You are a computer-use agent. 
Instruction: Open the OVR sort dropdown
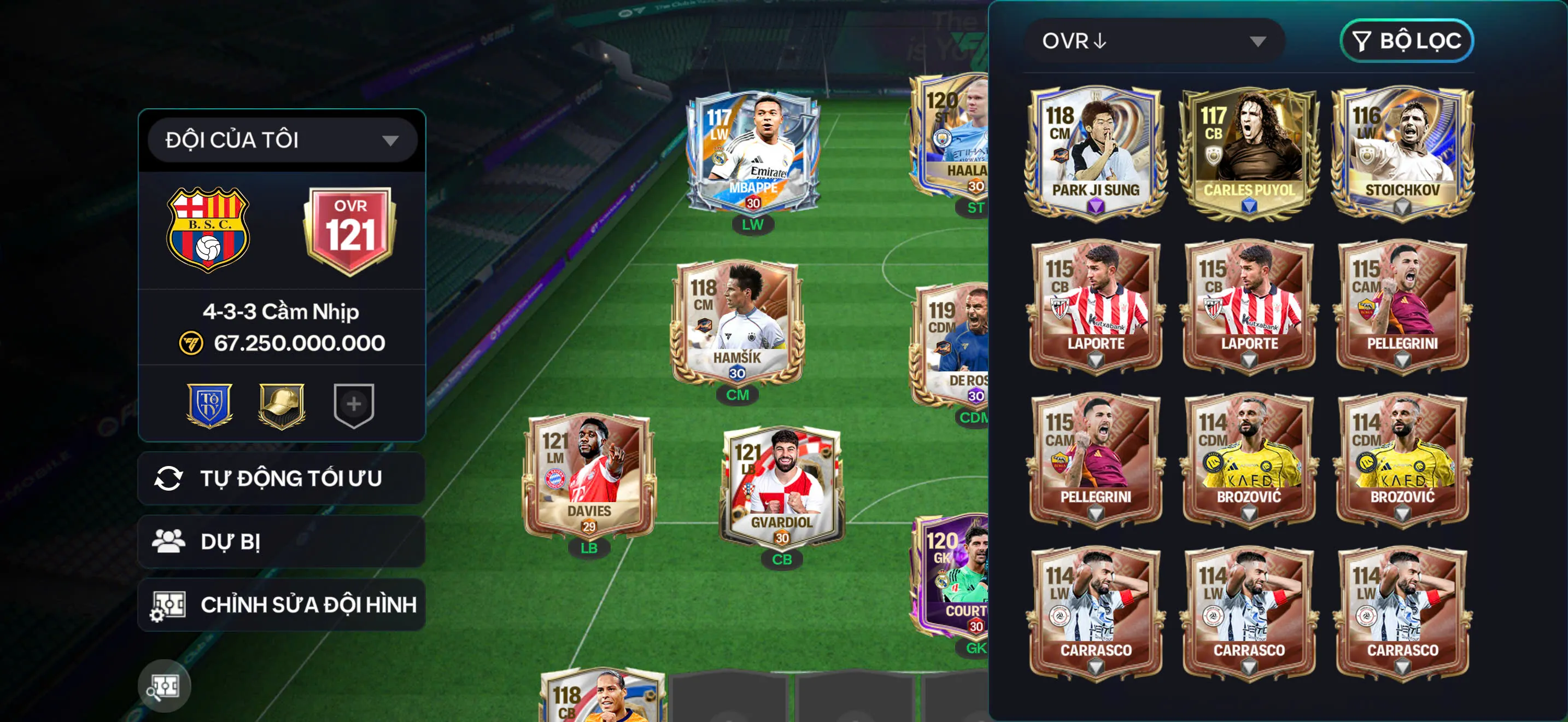coord(1154,41)
